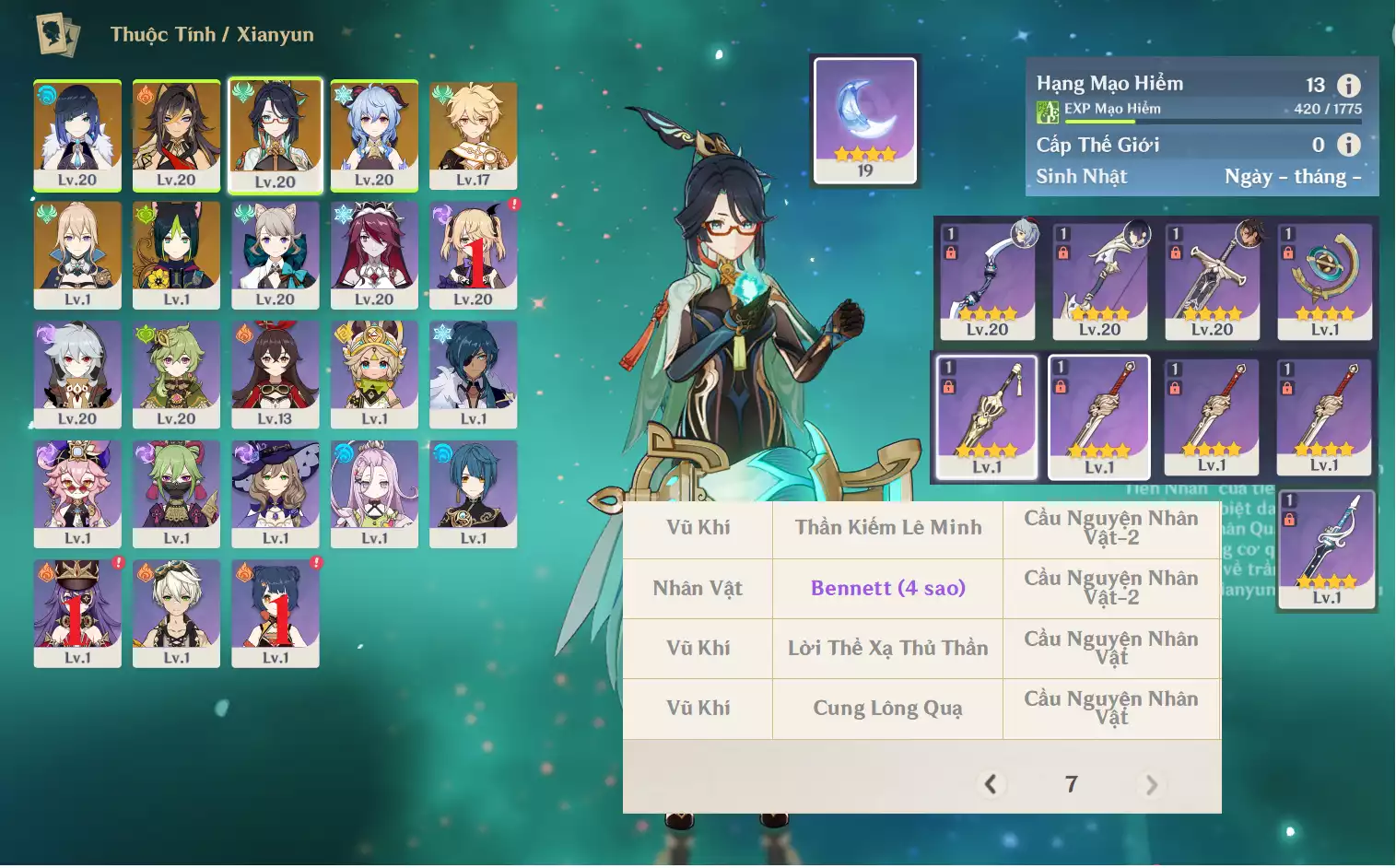
Task: Go to the previous page of the table
Action: pyautogui.click(x=991, y=784)
